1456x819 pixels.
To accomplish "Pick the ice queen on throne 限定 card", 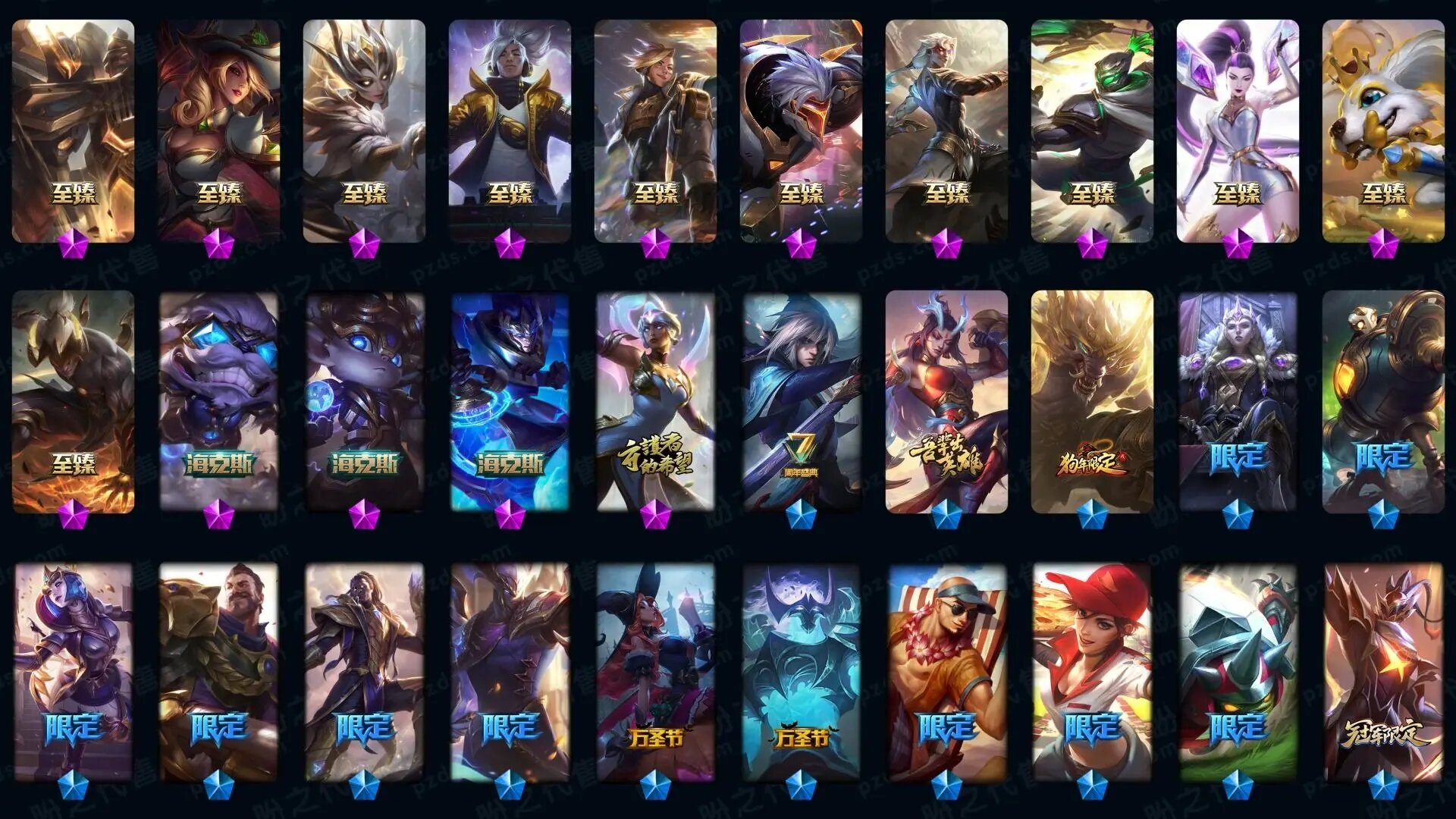I will pyautogui.click(x=1238, y=402).
